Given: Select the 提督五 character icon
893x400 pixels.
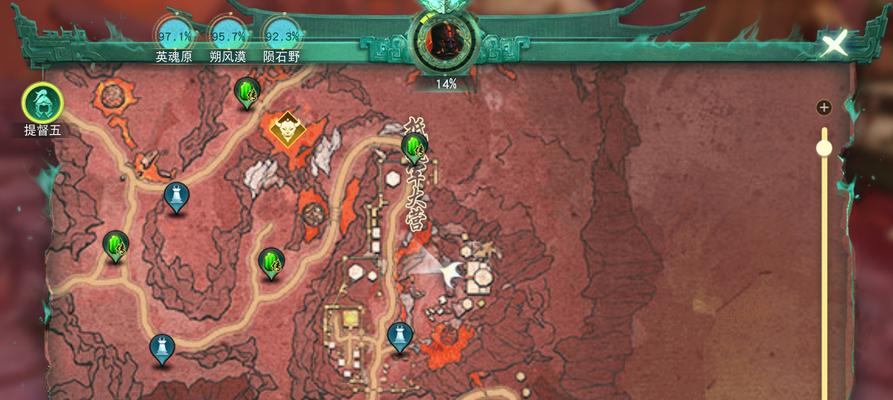Looking at the screenshot, I should click(43, 102).
